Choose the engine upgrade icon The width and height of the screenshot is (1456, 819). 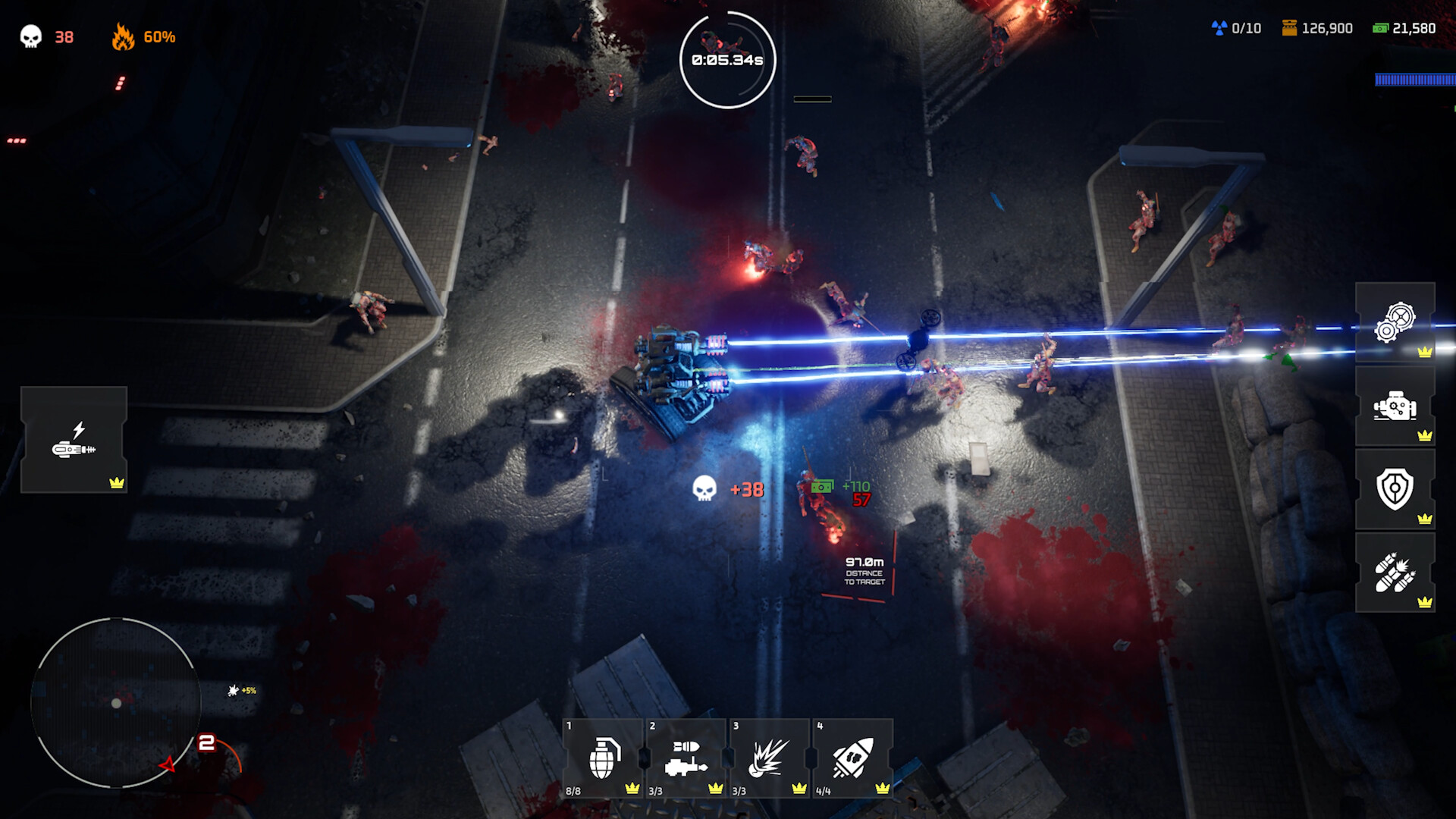pyautogui.click(x=1395, y=407)
